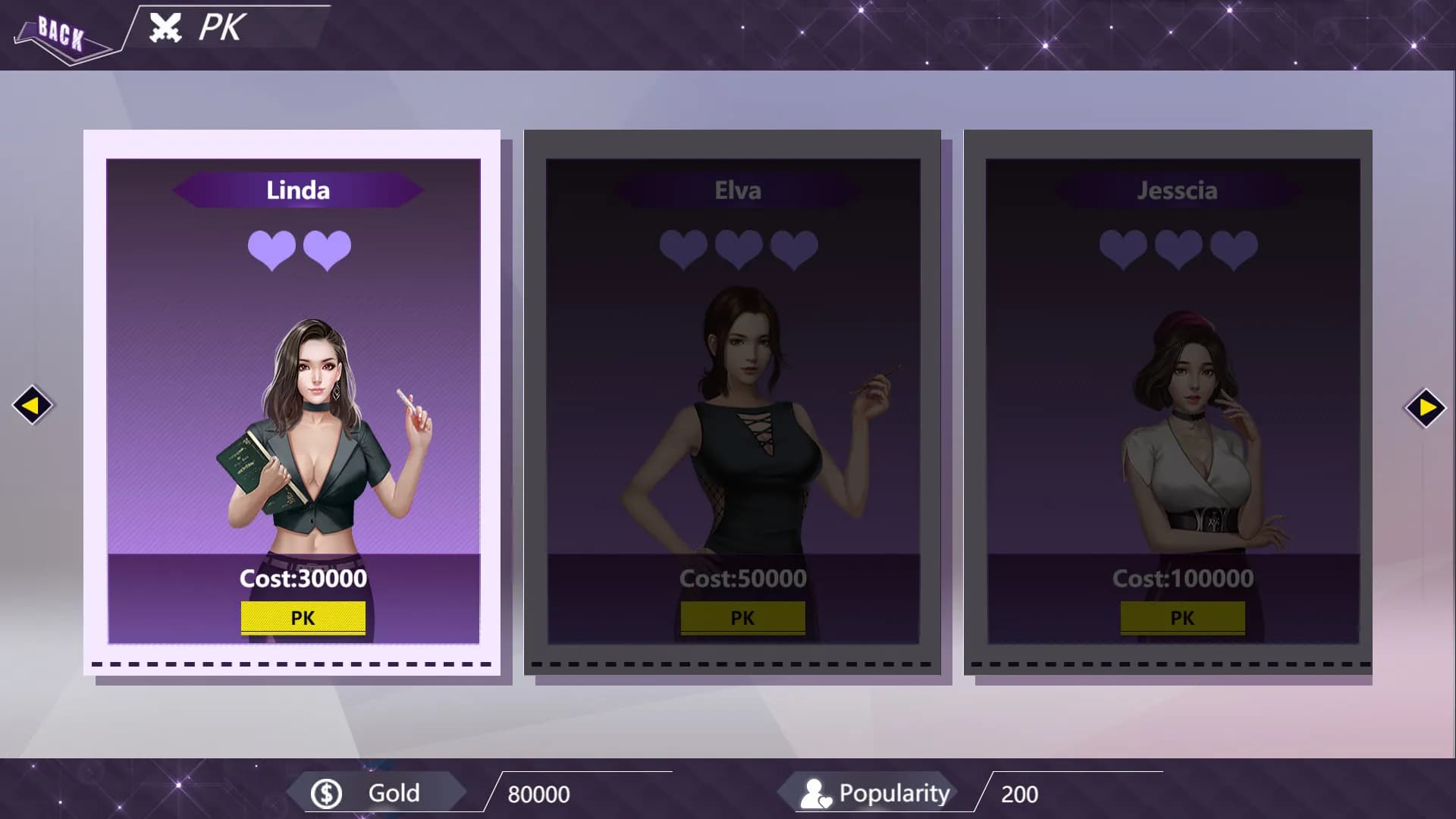Click the Popularity person icon
The height and width of the screenshot is (819, 1456).
(817, 792)
